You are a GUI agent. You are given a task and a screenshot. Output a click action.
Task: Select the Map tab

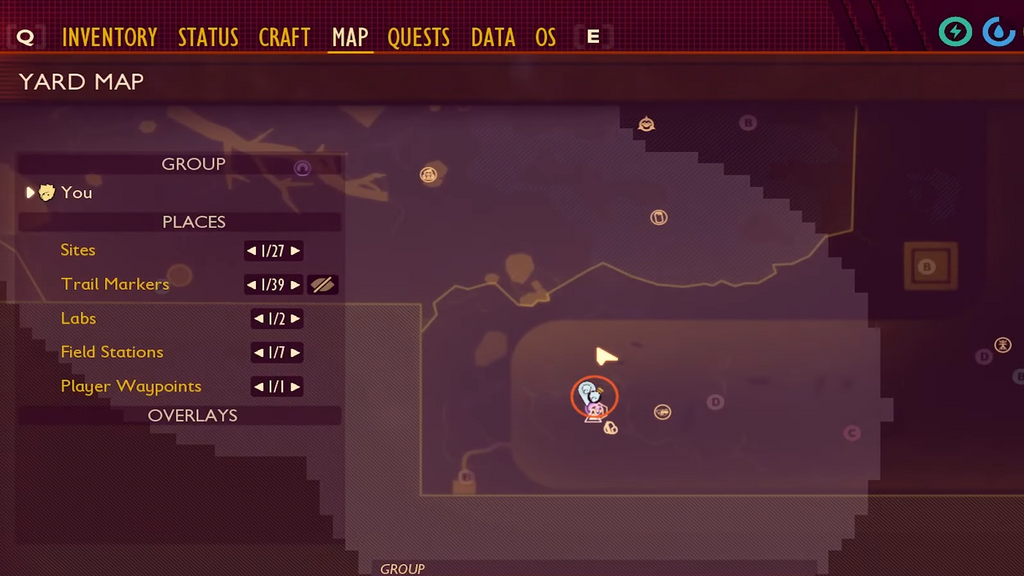pyautogui.click(x=350, y=38)
